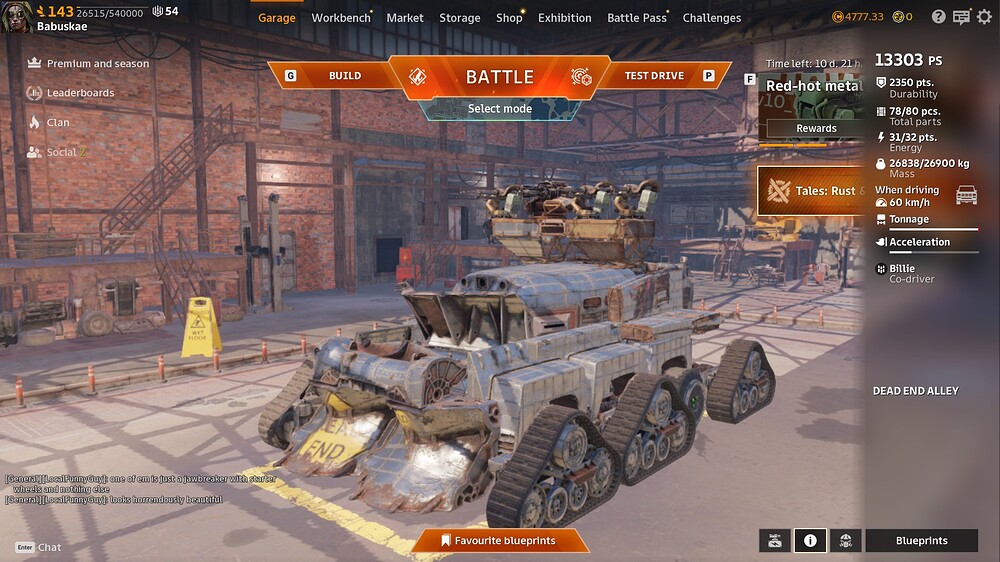The height and width of the screenshot is (562, 1000).
Task: Claim Red-hot metal Rewards
Action: click(x=816, y=129)
